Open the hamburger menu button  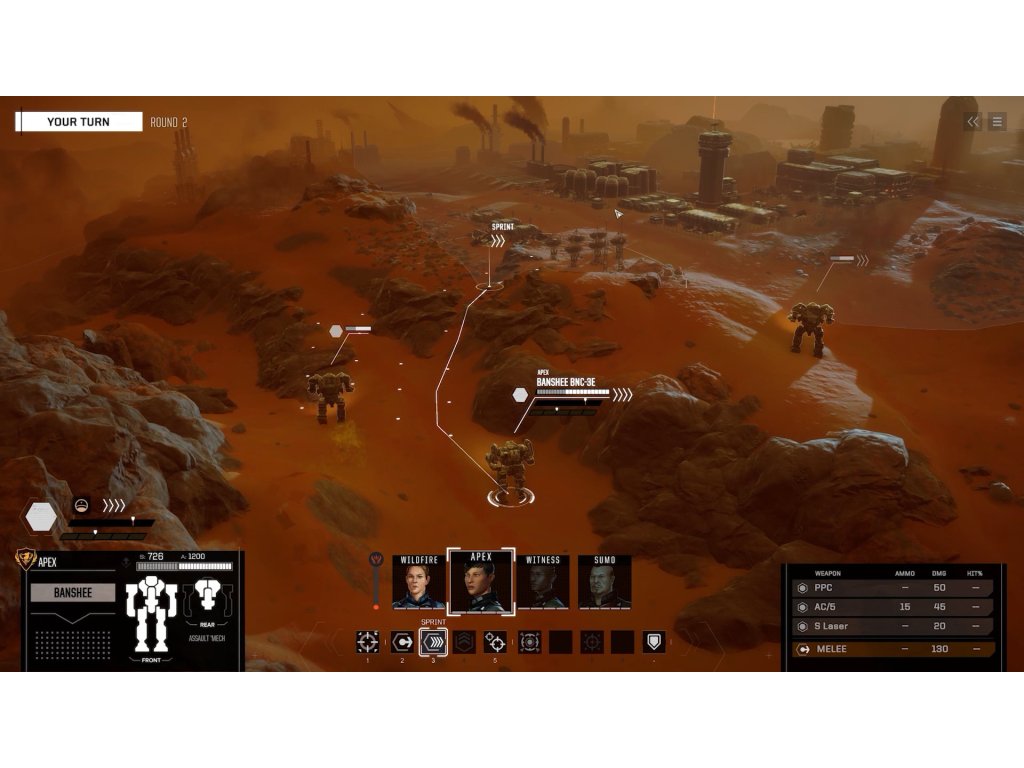997,122
